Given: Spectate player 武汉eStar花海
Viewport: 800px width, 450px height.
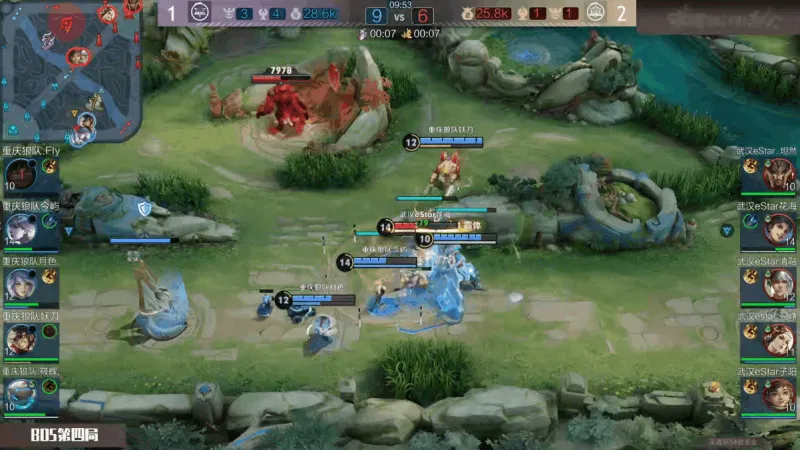Looking at the screenshot, I should click(778, 230).
